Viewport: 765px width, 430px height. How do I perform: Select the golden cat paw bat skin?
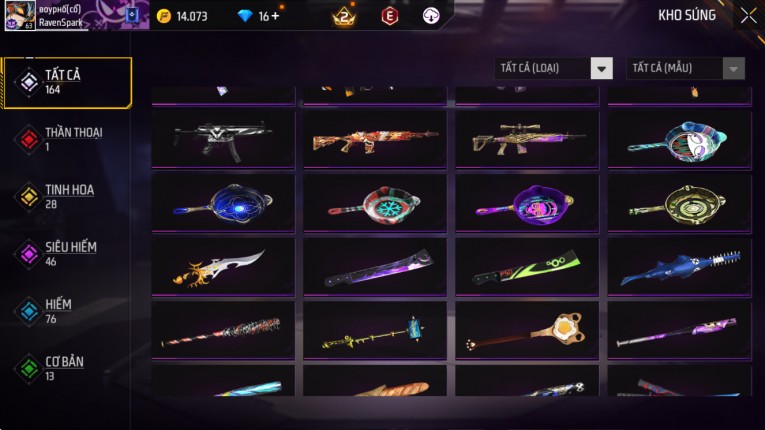(527, 331)
